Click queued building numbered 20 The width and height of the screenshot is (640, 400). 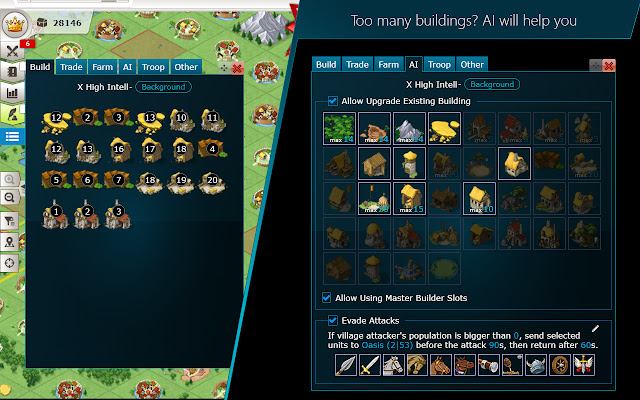[x=210, y=181]
